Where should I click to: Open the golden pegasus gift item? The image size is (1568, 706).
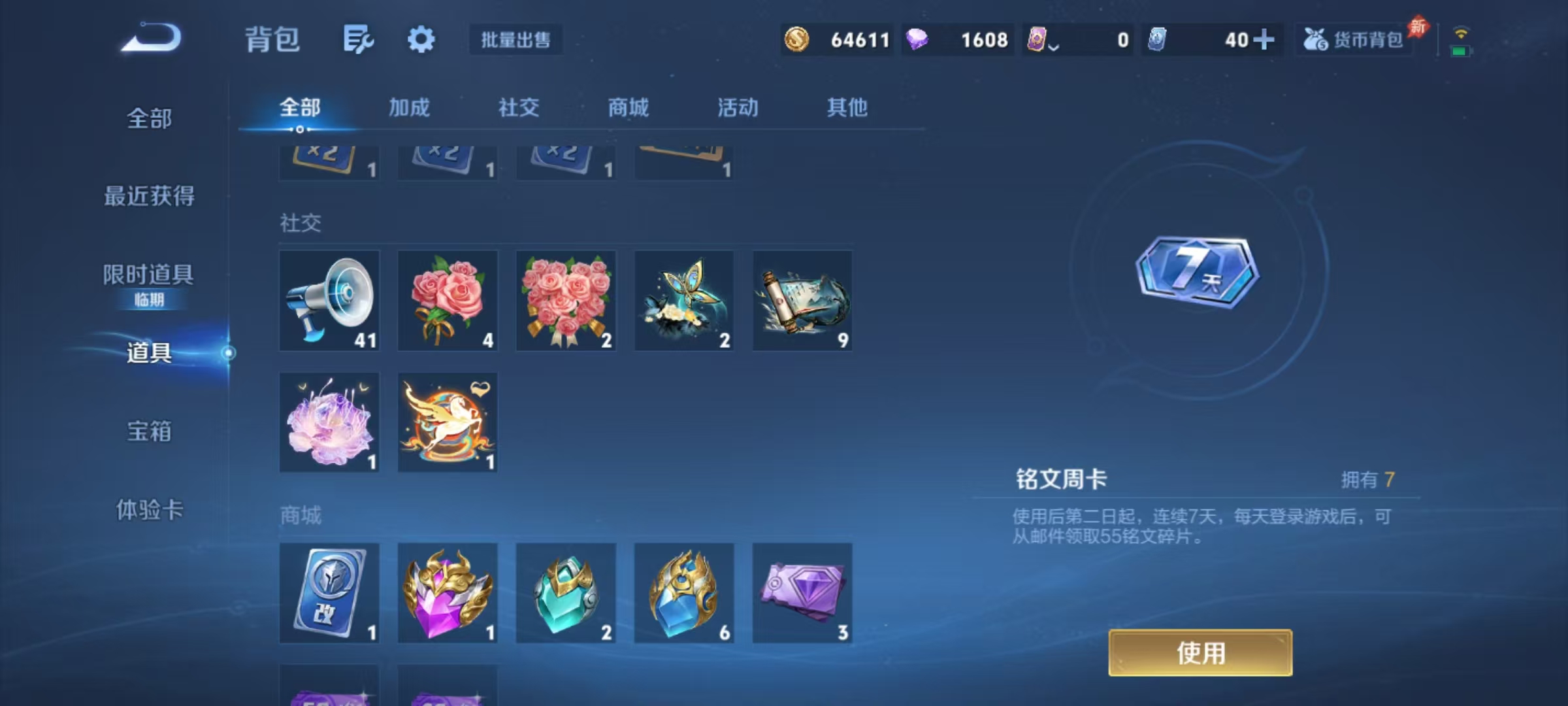[448, 422]
